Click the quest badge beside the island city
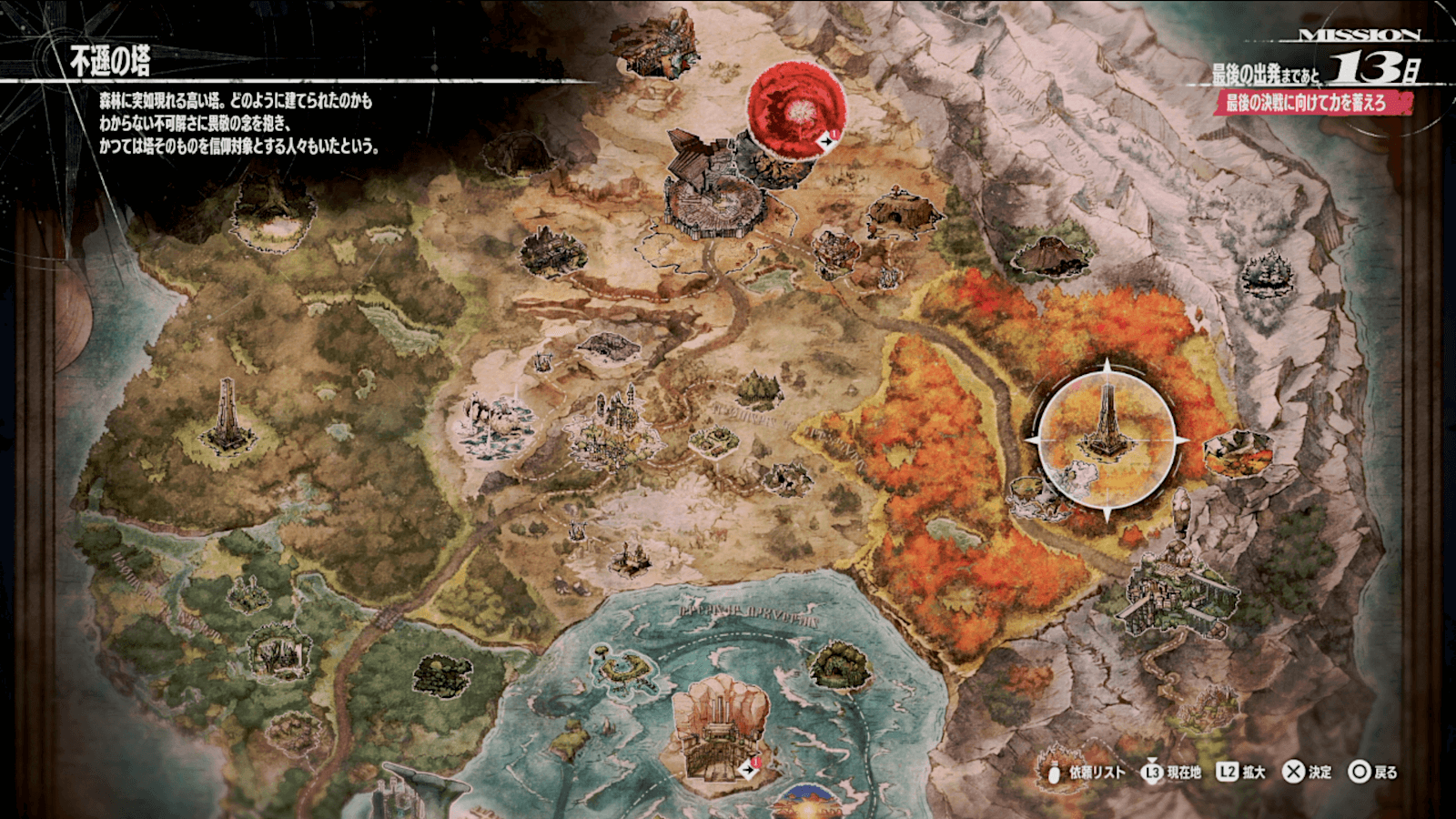The image size is (1456, 819). [750, 769]
